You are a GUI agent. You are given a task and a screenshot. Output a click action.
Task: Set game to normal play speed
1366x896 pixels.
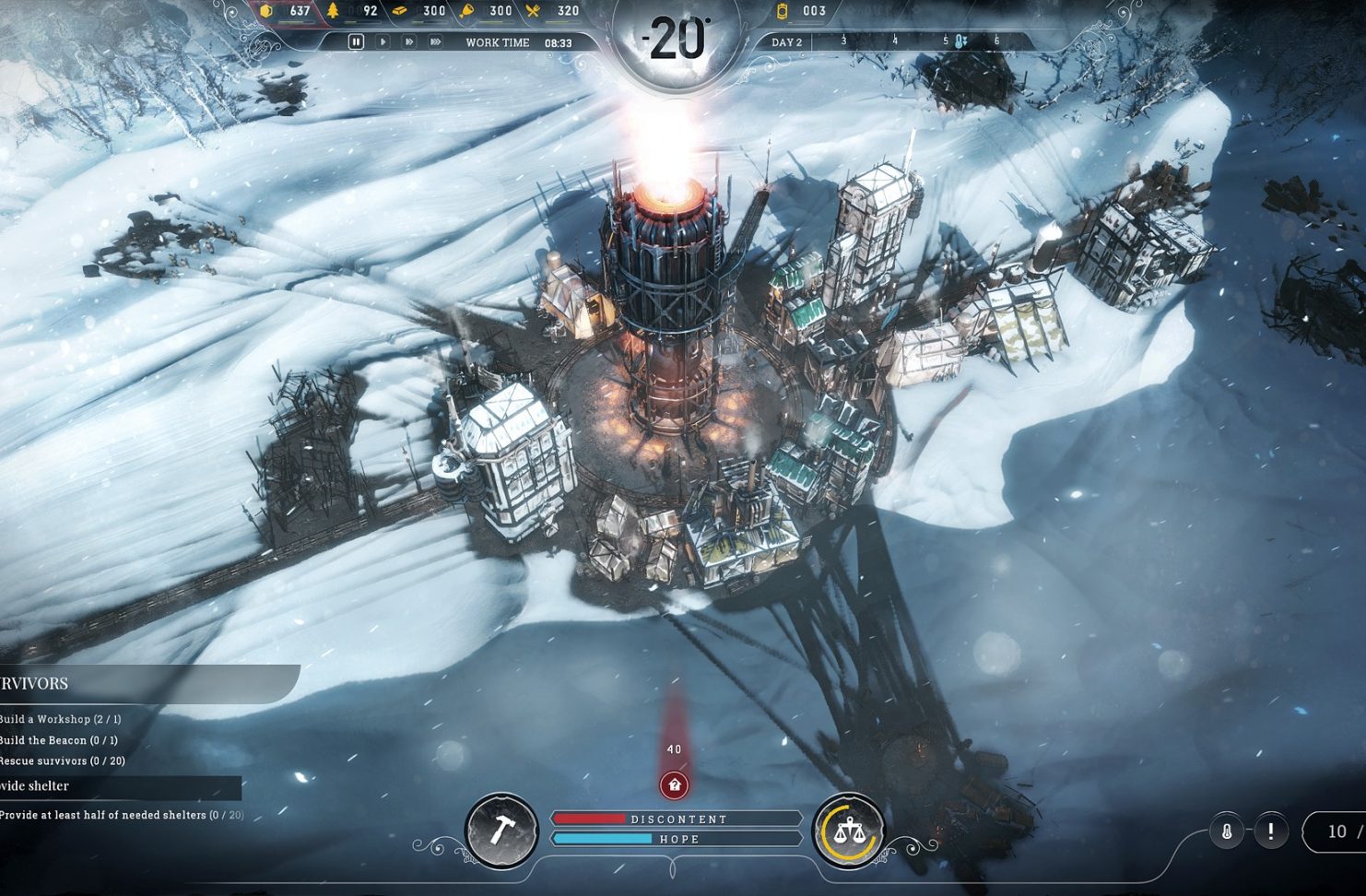(x=383, y=41)
